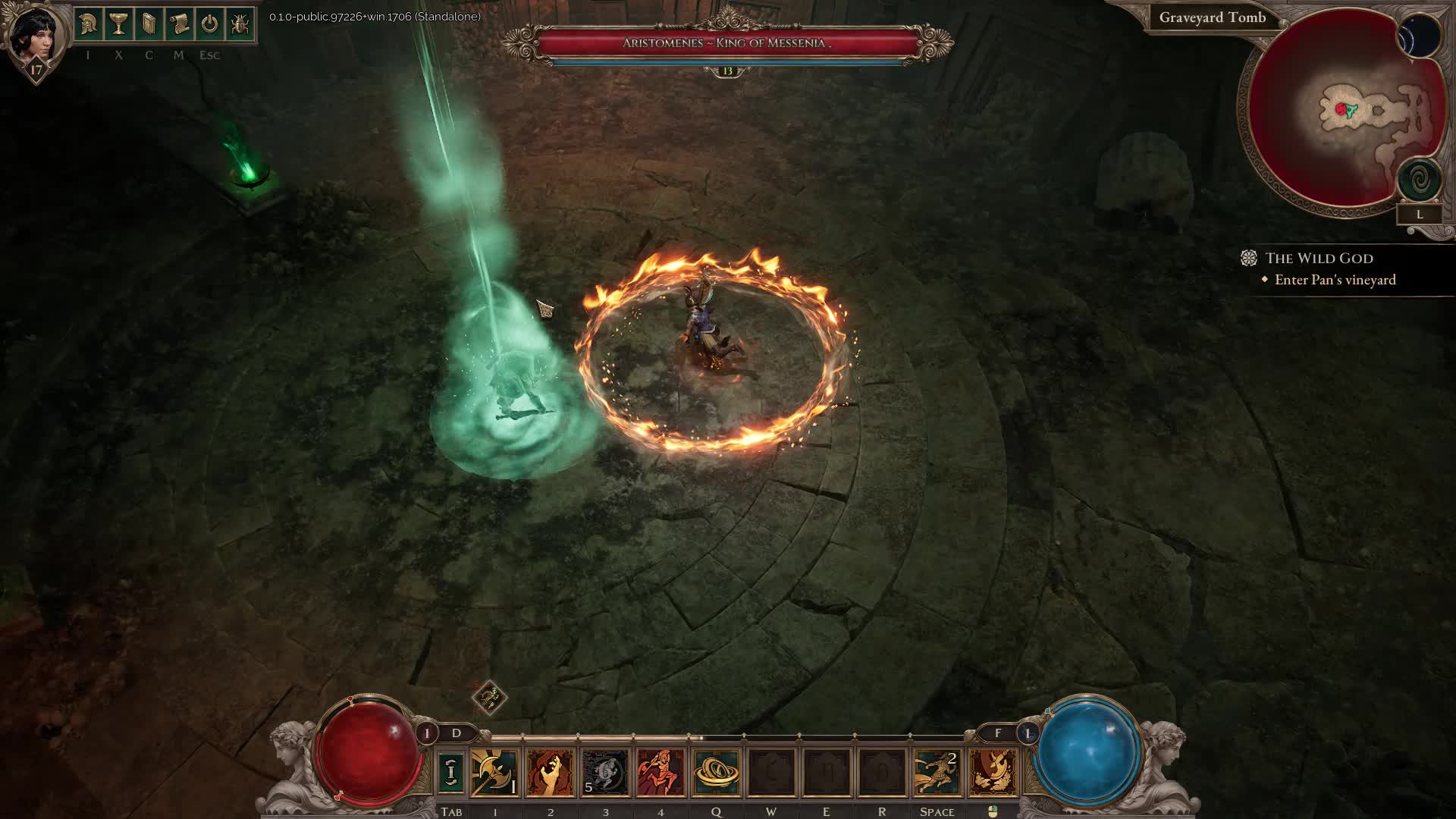Viewport: 1456px width, 819px height.
Task: Open the green spiral map button
Action: (x=1420, y=180)
